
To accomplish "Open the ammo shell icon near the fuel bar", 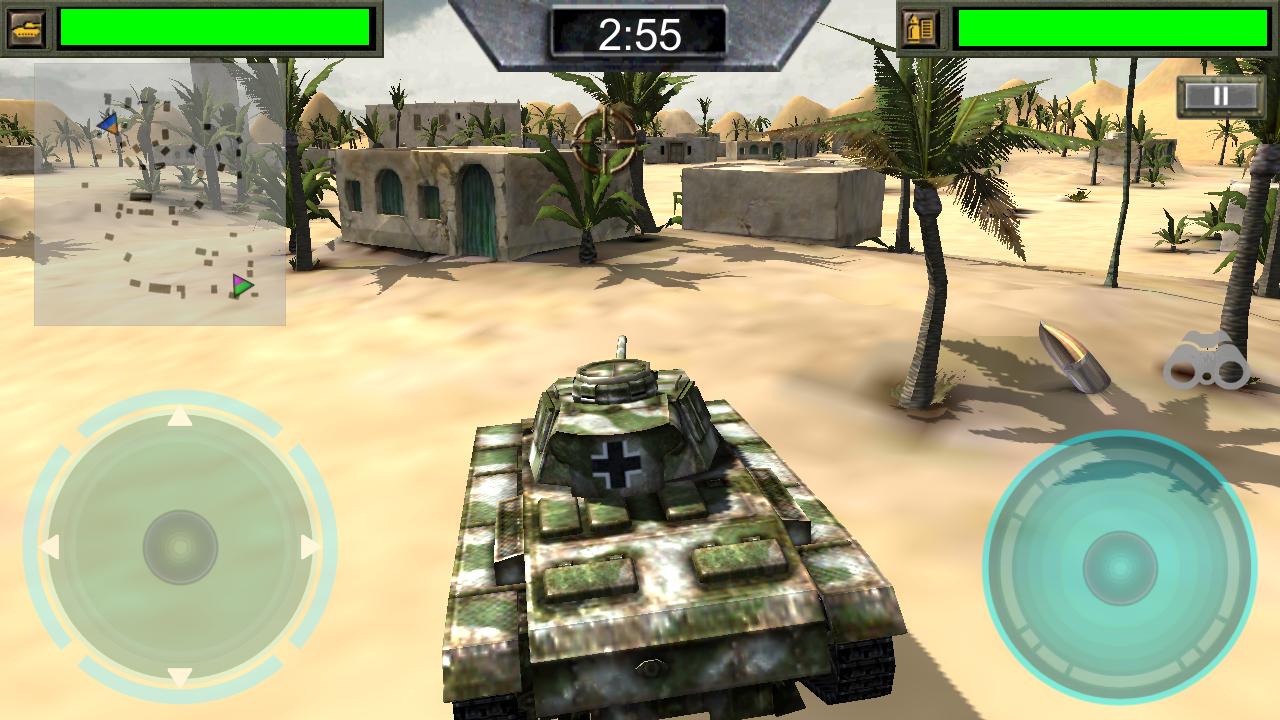I will [921, 26].
